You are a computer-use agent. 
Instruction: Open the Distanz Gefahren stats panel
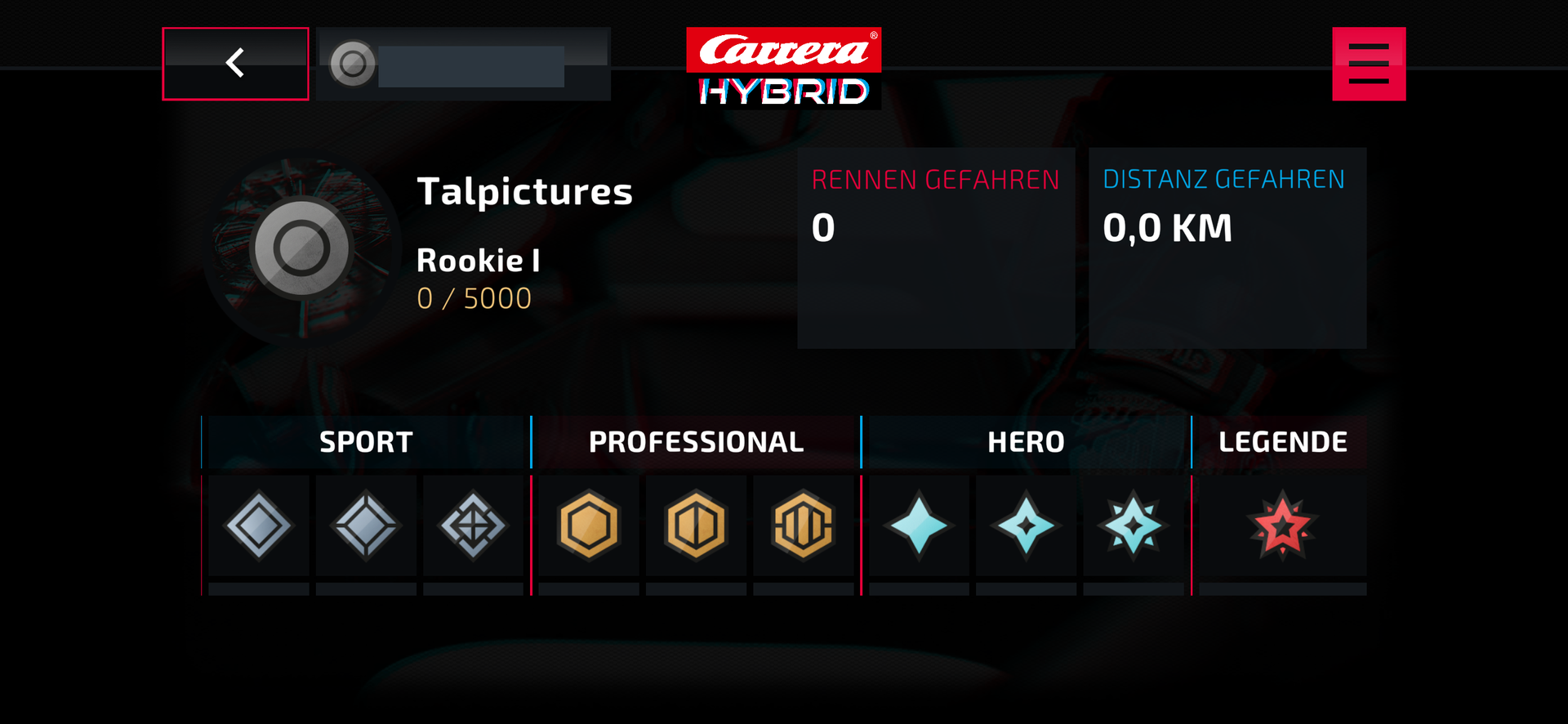click(x=1227, y=248)
